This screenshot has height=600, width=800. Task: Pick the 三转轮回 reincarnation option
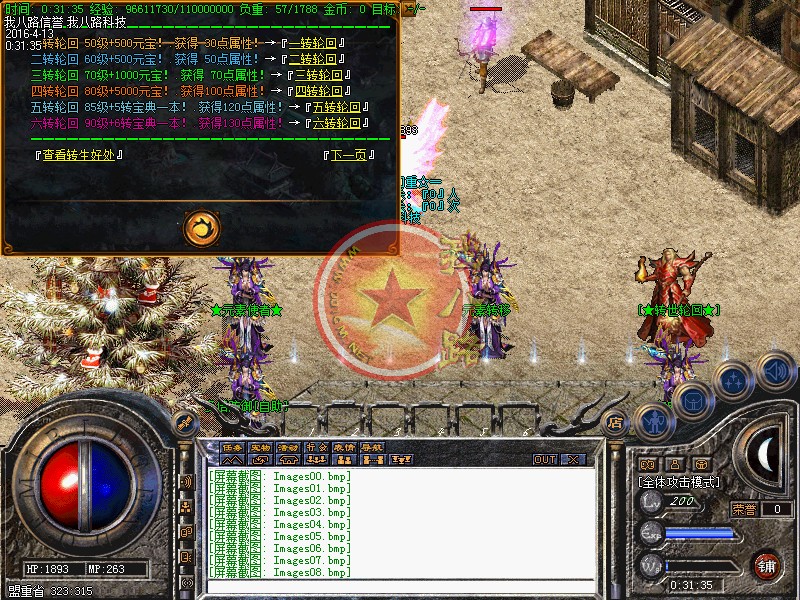pos(317,75)
